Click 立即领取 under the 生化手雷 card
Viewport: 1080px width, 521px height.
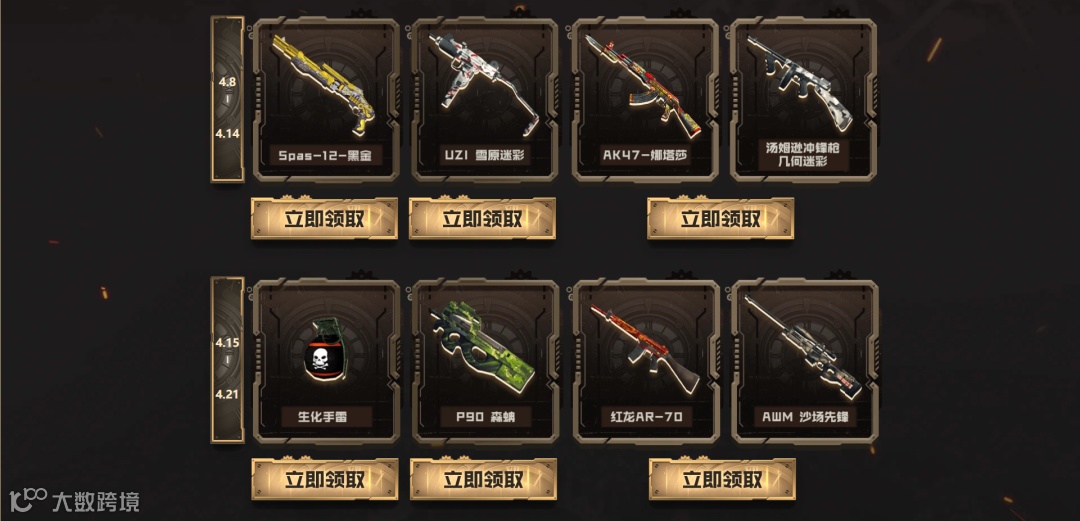coord(324,480)
